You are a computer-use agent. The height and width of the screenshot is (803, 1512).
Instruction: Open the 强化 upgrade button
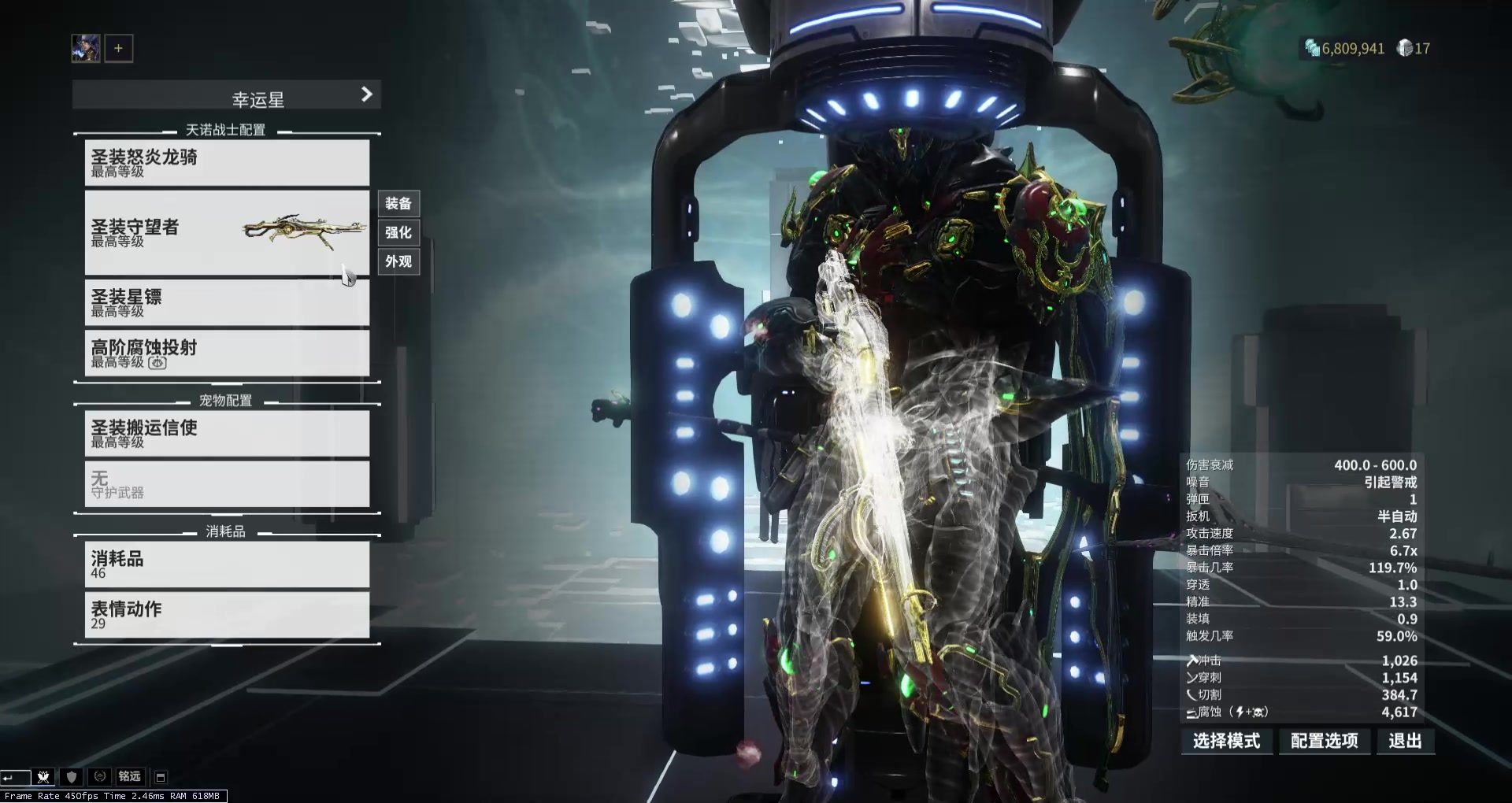[x=398, y=232]
